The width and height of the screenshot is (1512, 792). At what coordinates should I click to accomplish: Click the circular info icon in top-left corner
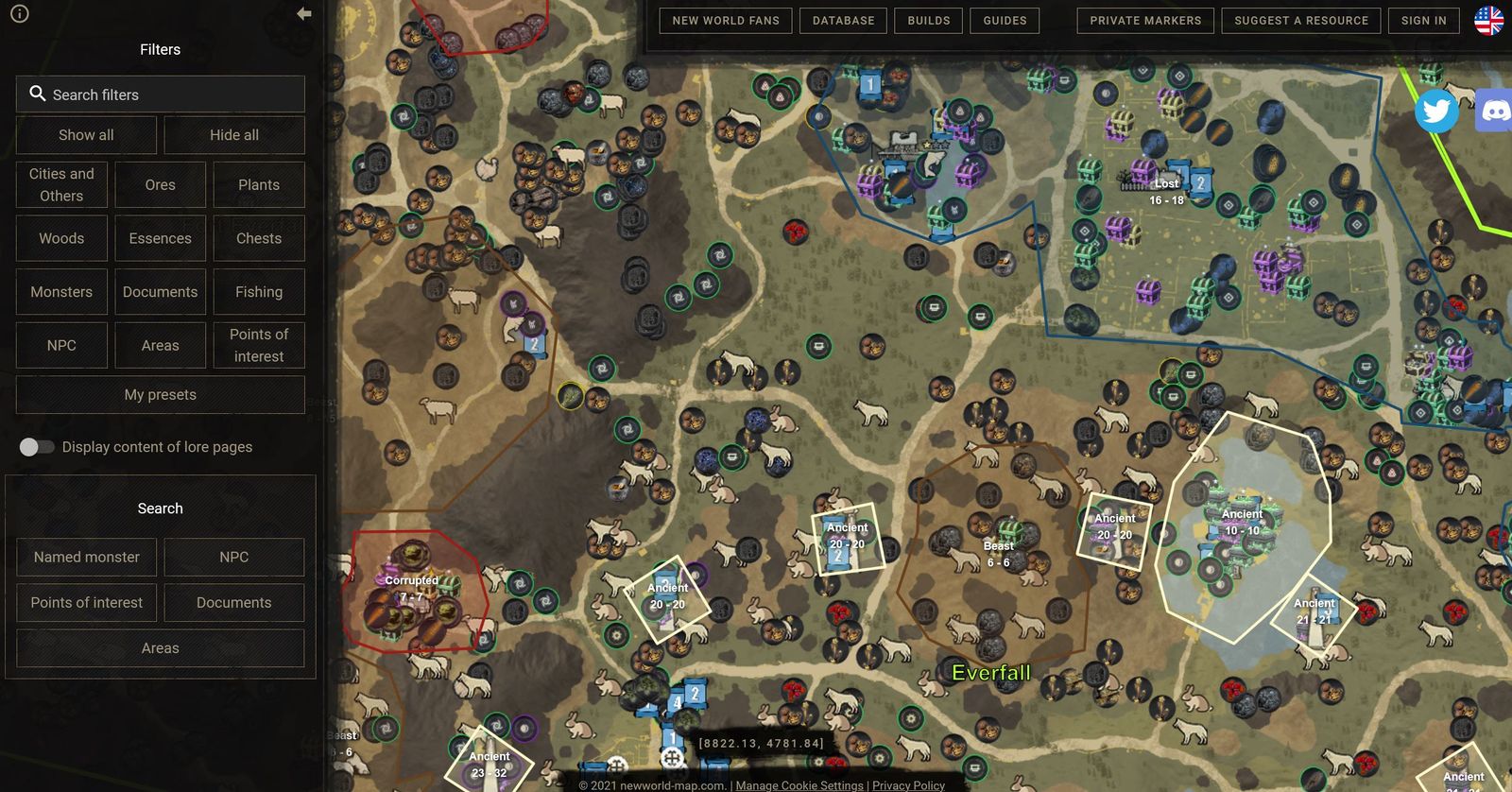[x=20, y=14]
